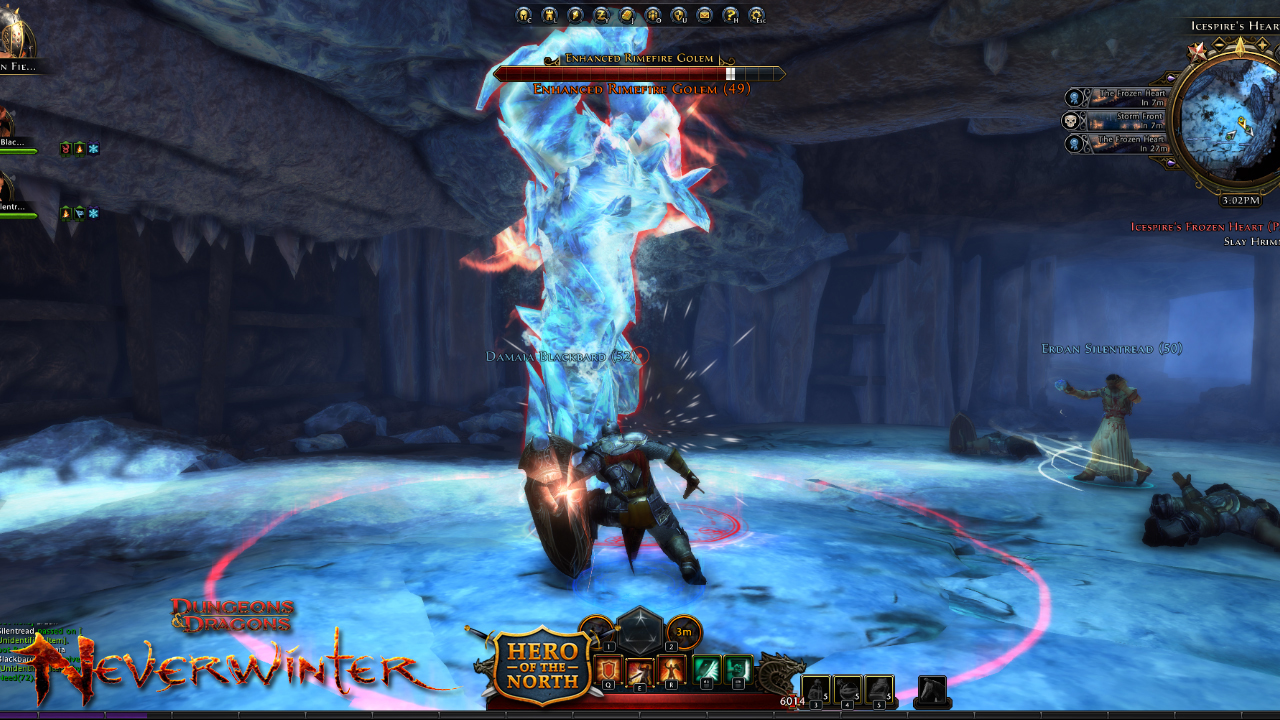Open the Character sheet icon (C)
The width and height of the screenshot is (1280, 720).
tap(522, 15)
